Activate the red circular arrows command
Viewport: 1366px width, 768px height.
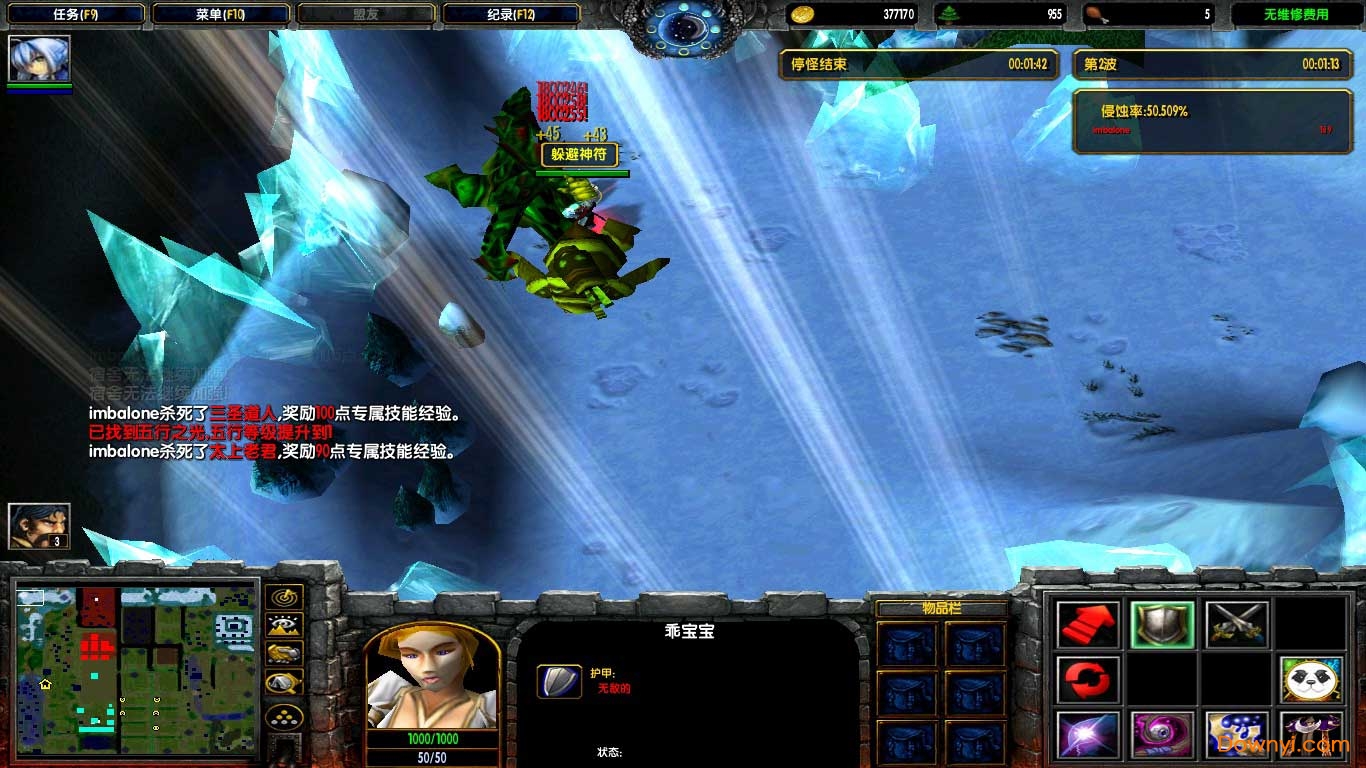1087,680
